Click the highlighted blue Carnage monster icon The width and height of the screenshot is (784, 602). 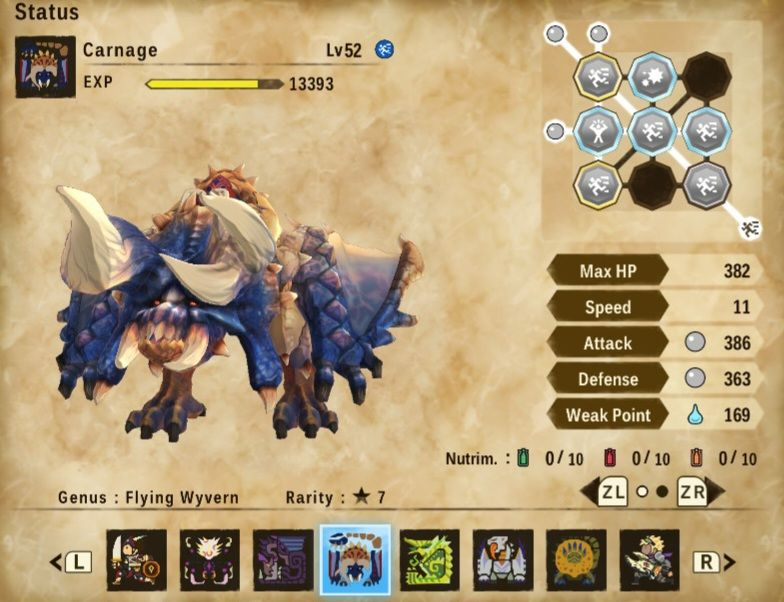355,559
